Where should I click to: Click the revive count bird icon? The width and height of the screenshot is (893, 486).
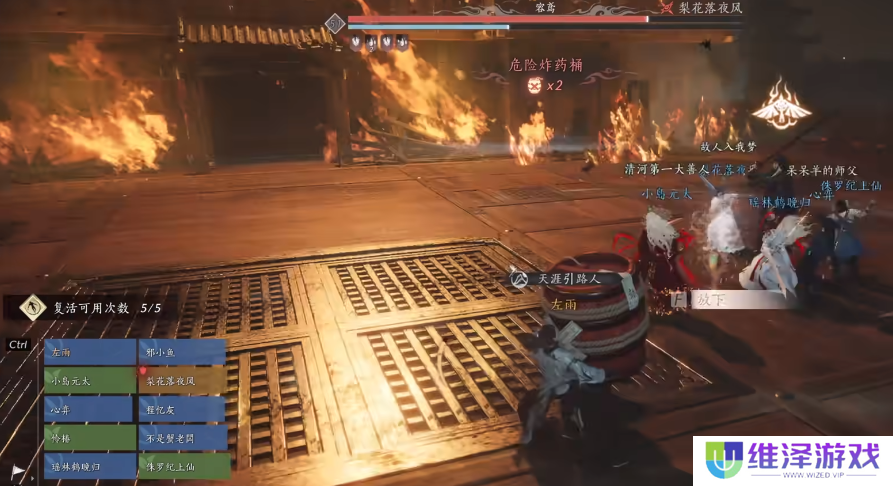coord(33,307)
